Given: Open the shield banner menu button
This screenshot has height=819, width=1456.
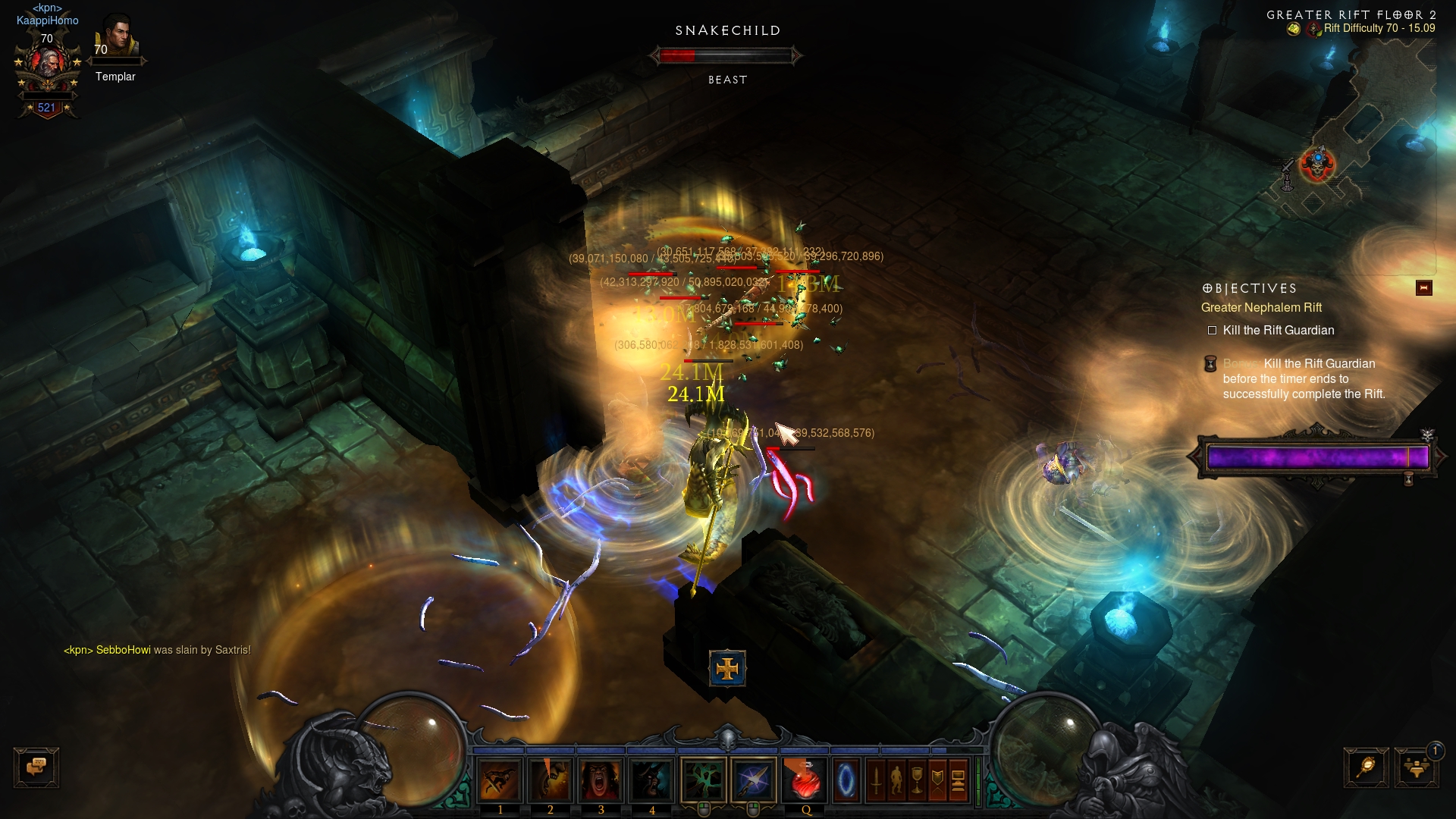Looking at the screenshot, I should pos(937,780).
